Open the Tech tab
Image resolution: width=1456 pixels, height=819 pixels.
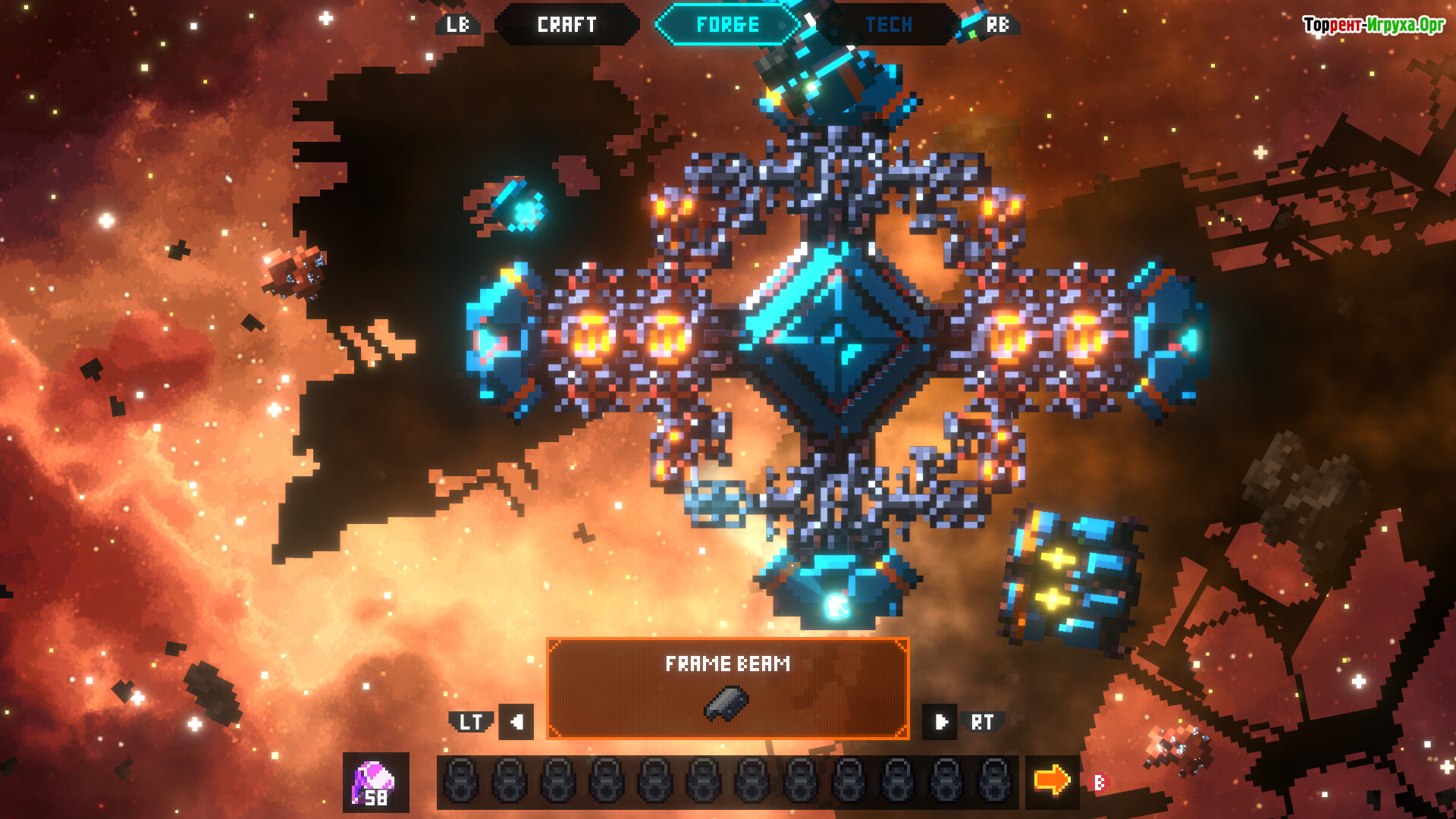coord(888,25)
